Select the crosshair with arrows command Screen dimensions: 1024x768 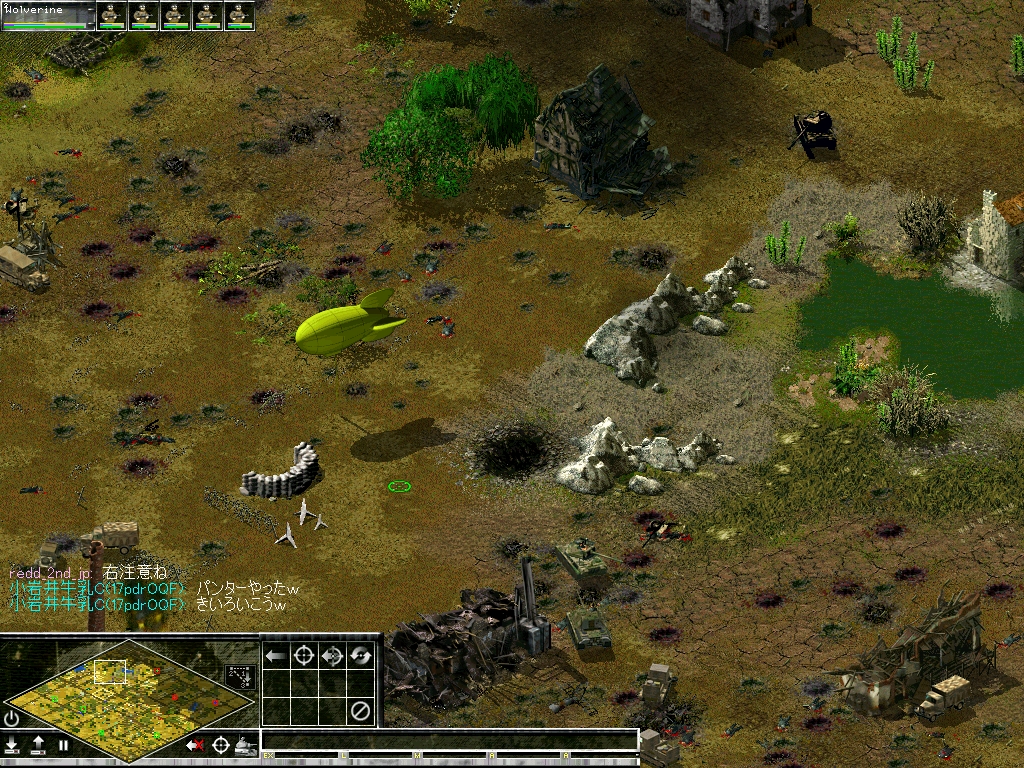333,656
